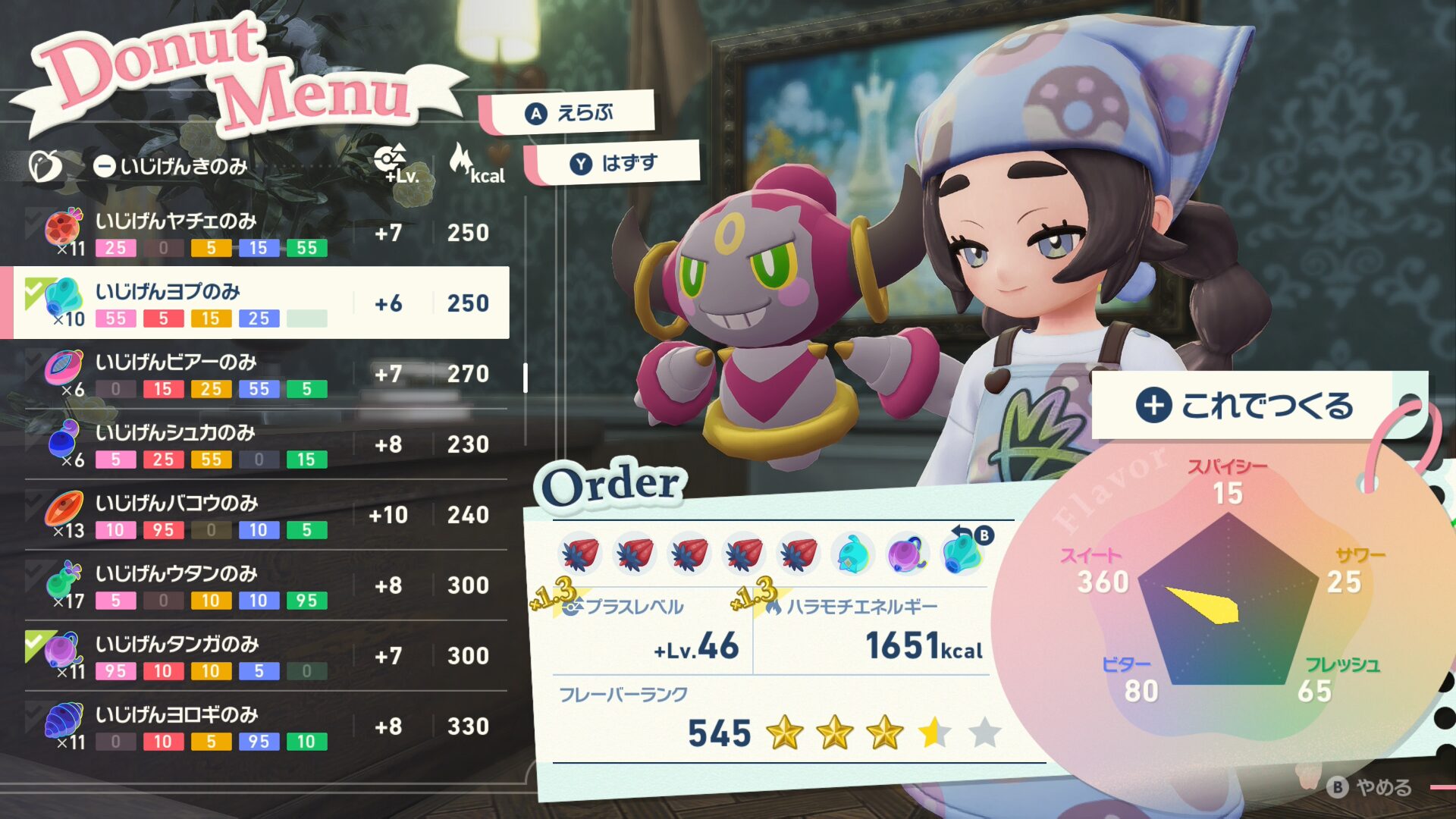Image resolution: width=1456 pixels, height=819 pixels.
Task: Select the いじげんヤチェのみ berry row
Action: [258, 233]
